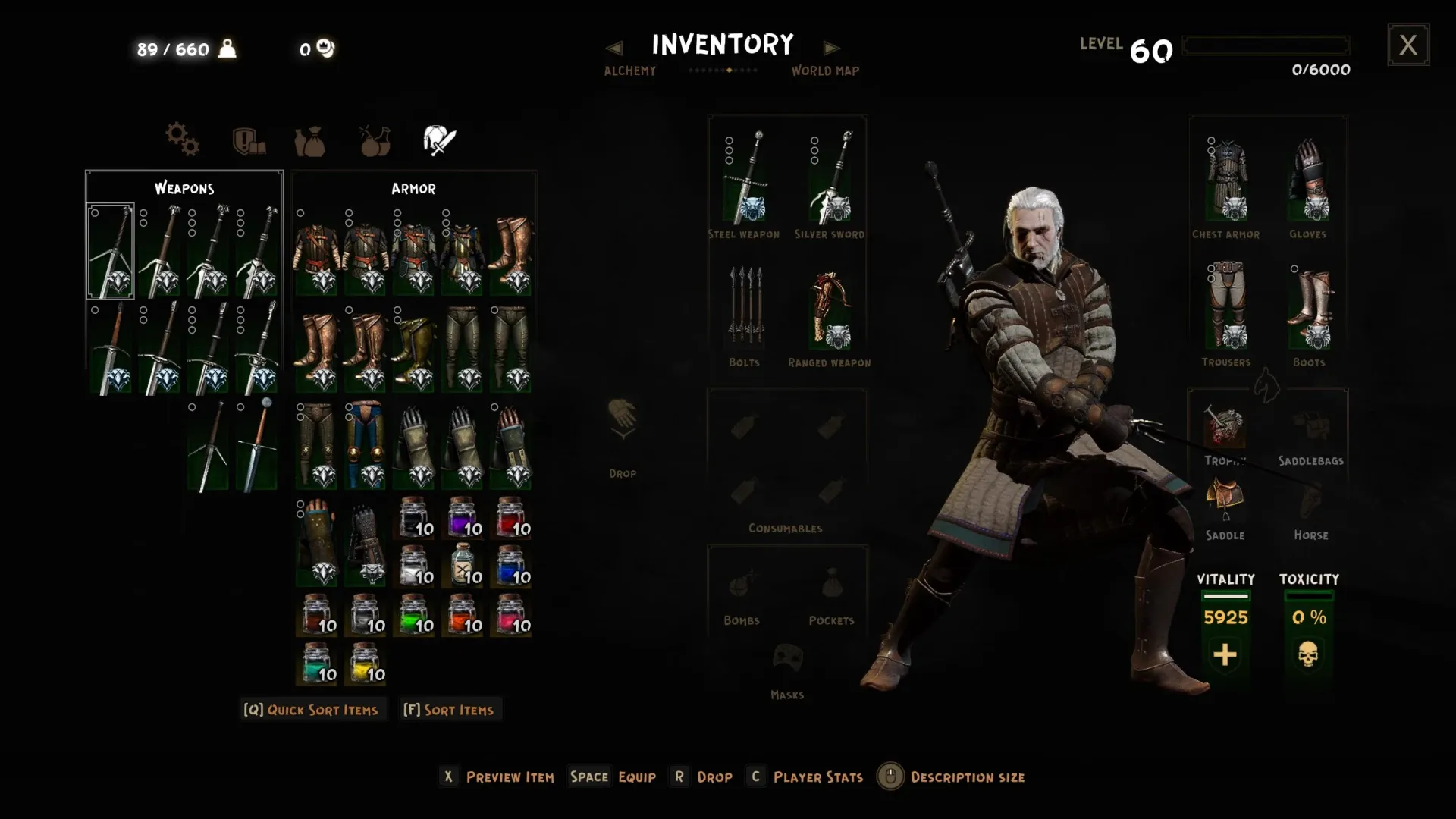The height and width of the screenshot is (819, 1456).
Task: Select the equipped Trousers slot
Action: [1226, 306]
